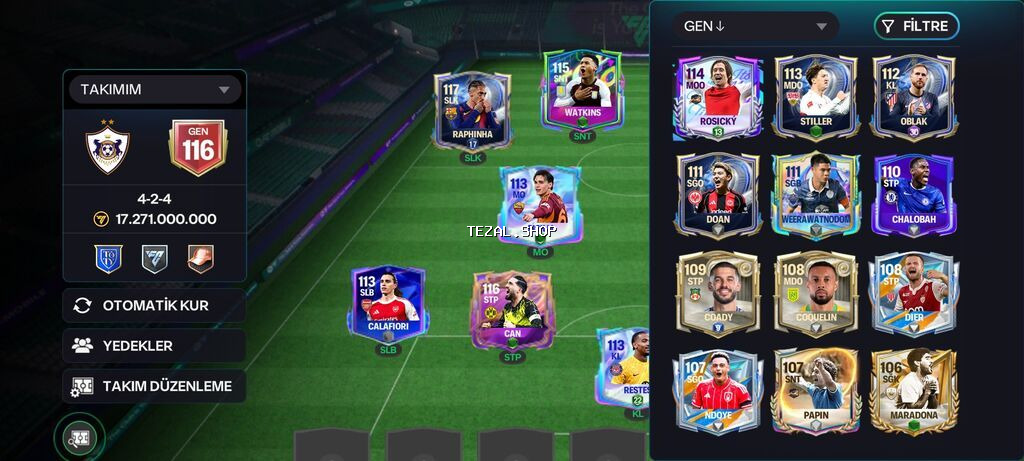
Task: Open the YEDEKLER substitutes menu
Action: coord(154,345)
